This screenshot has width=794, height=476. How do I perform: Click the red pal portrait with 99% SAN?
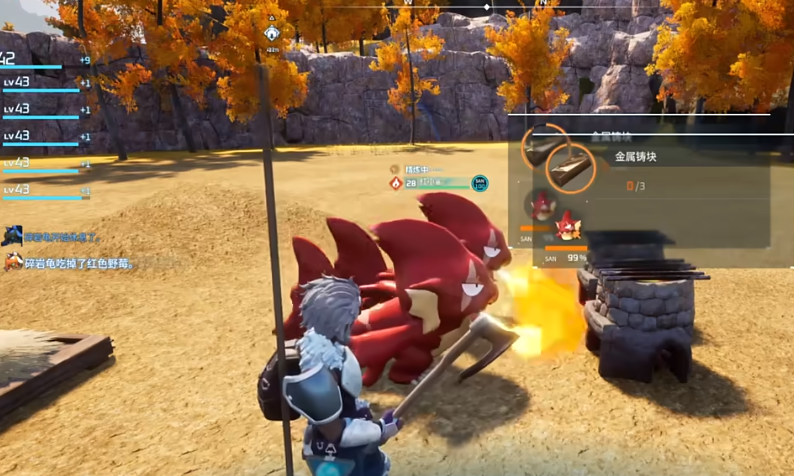tap(568, 226)
